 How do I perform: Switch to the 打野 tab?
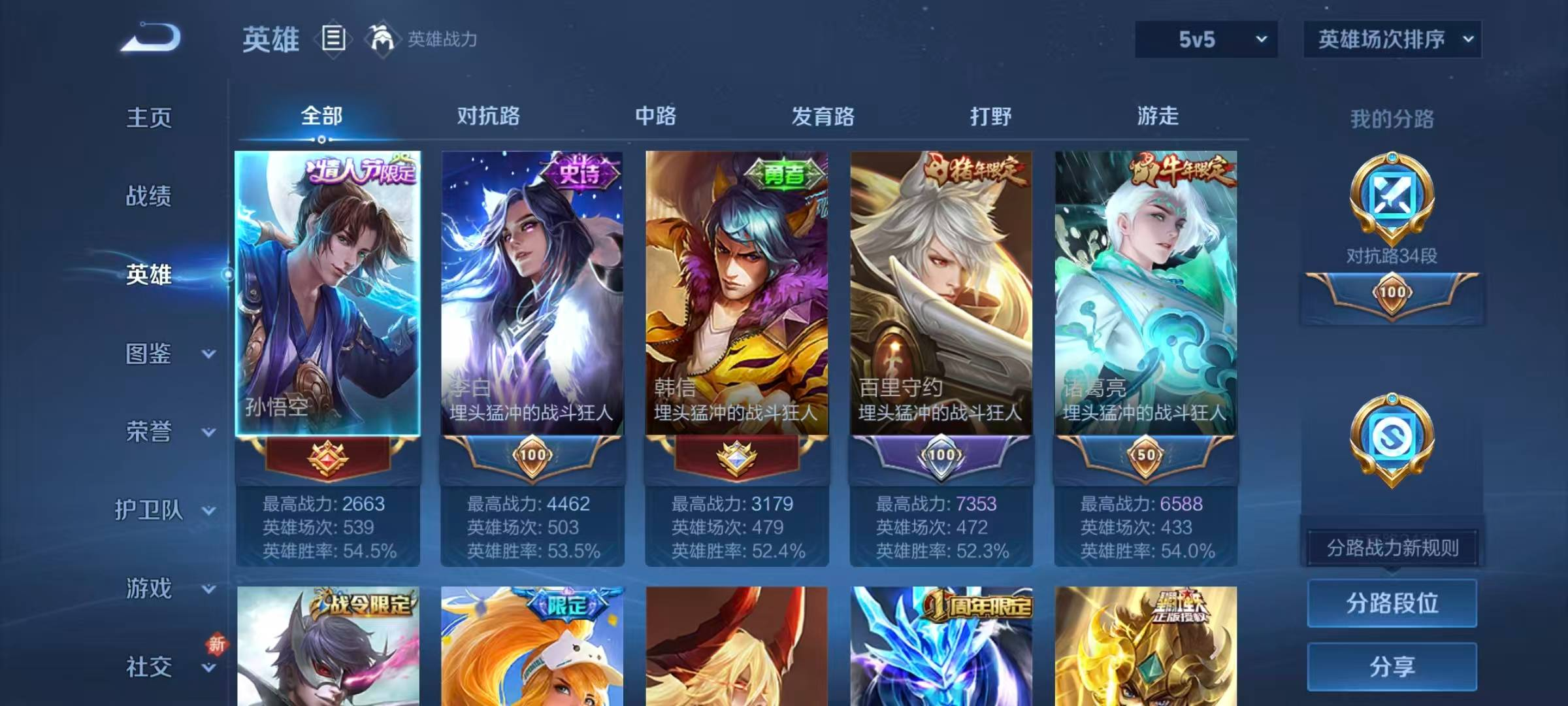point(992,118)
